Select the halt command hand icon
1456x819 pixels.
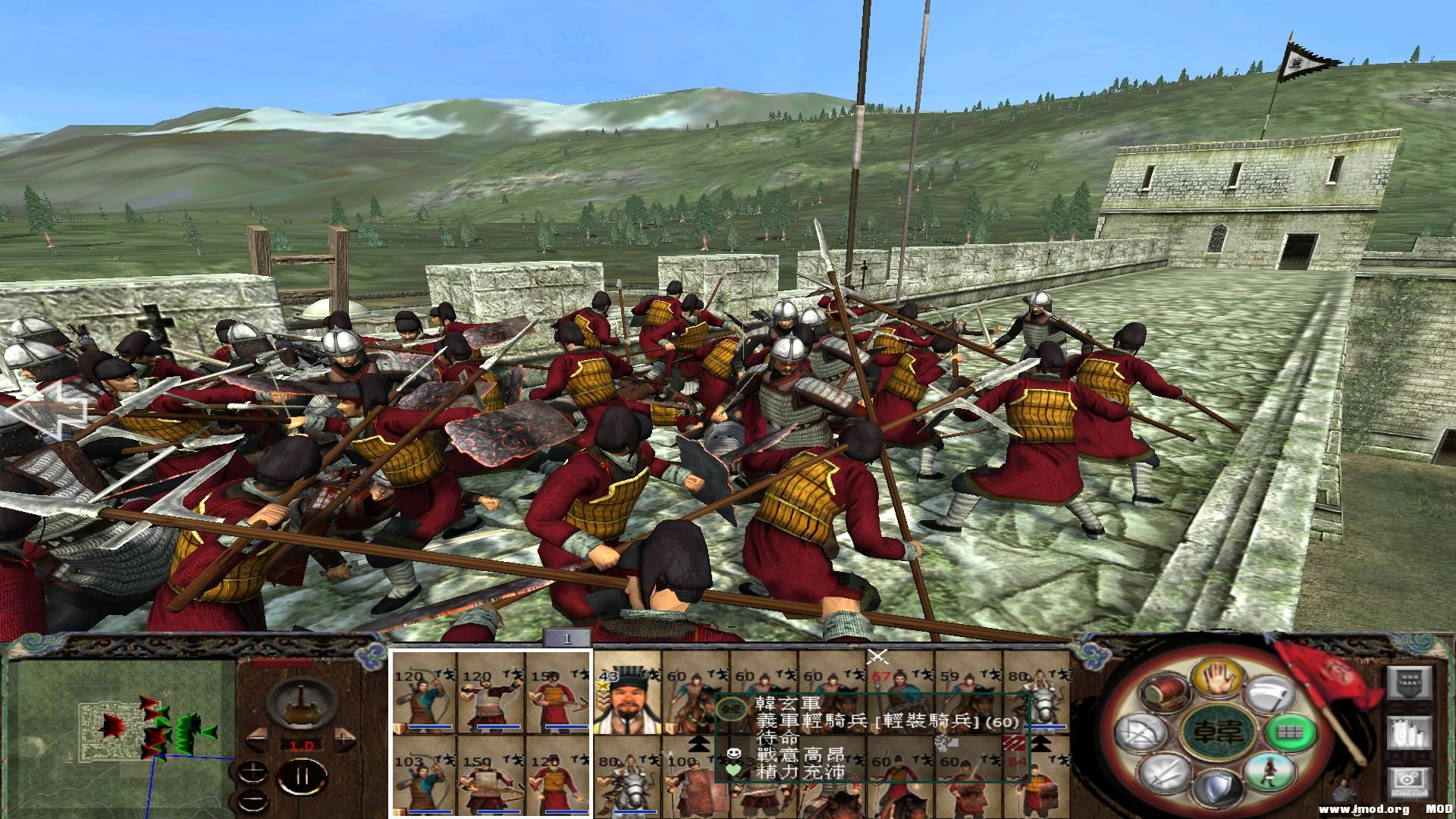(1217, 678)
